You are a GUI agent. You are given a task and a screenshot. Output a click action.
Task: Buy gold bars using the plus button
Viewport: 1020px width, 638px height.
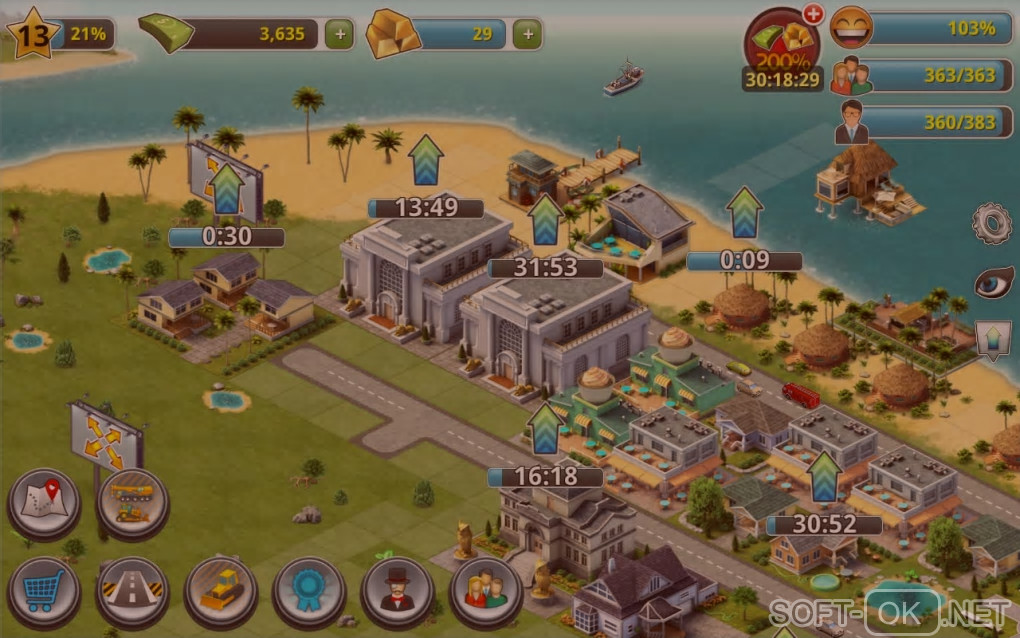(528, 34)
